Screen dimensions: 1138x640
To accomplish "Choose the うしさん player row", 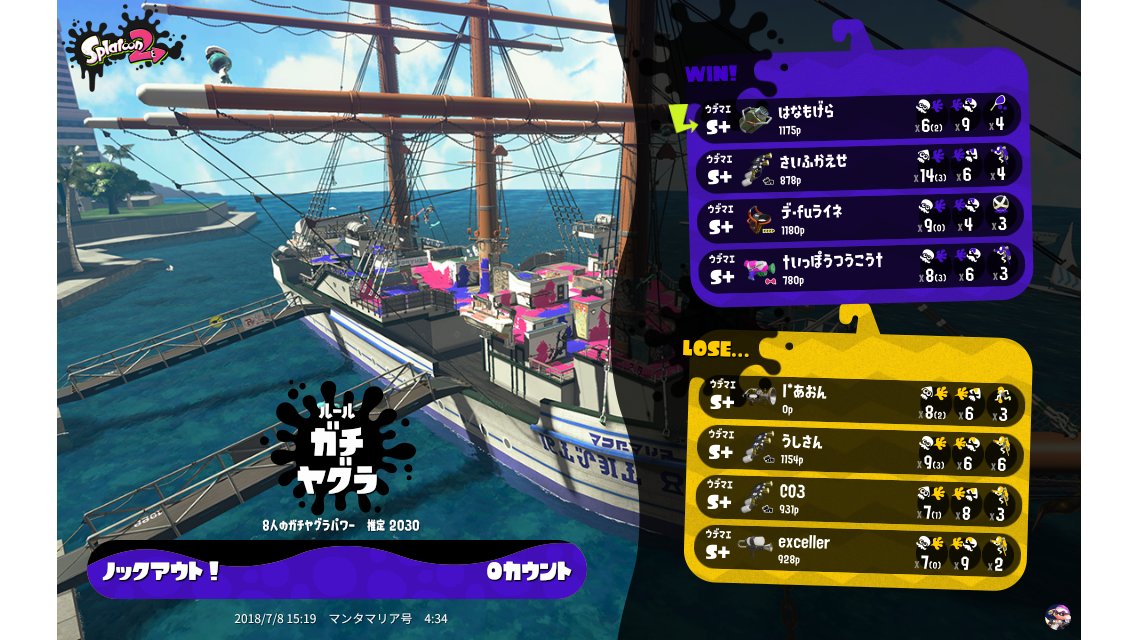I will [860, 450].
